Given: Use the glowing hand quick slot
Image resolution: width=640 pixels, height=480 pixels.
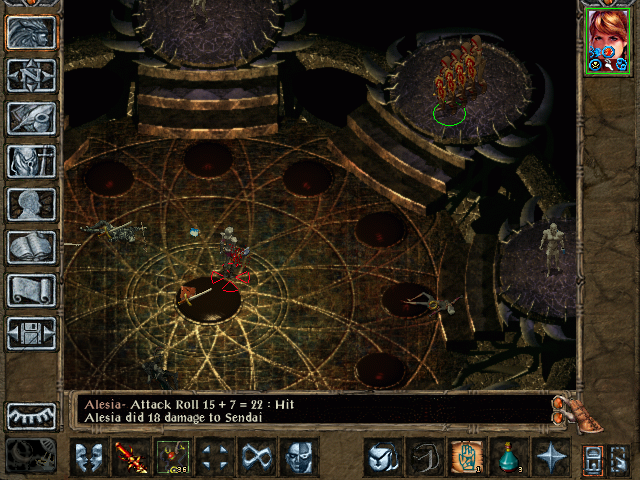Looking at the screenshot, I should click(466, 457).
